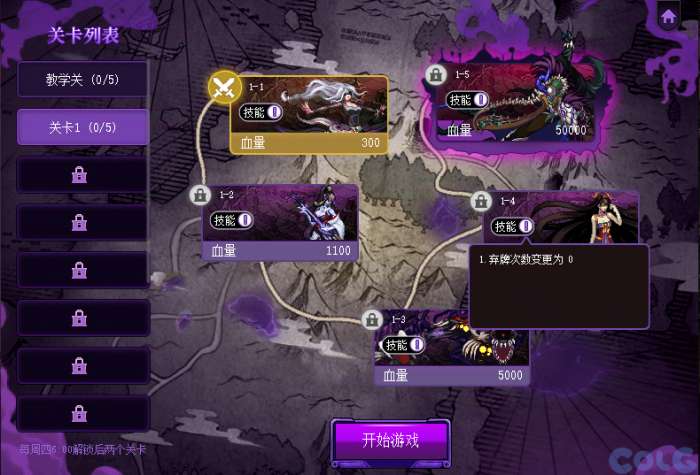This screenshot has width=700, height=475.
Task: Choose stage 1-1 card with 300 HP
Action: pos(310,114)
